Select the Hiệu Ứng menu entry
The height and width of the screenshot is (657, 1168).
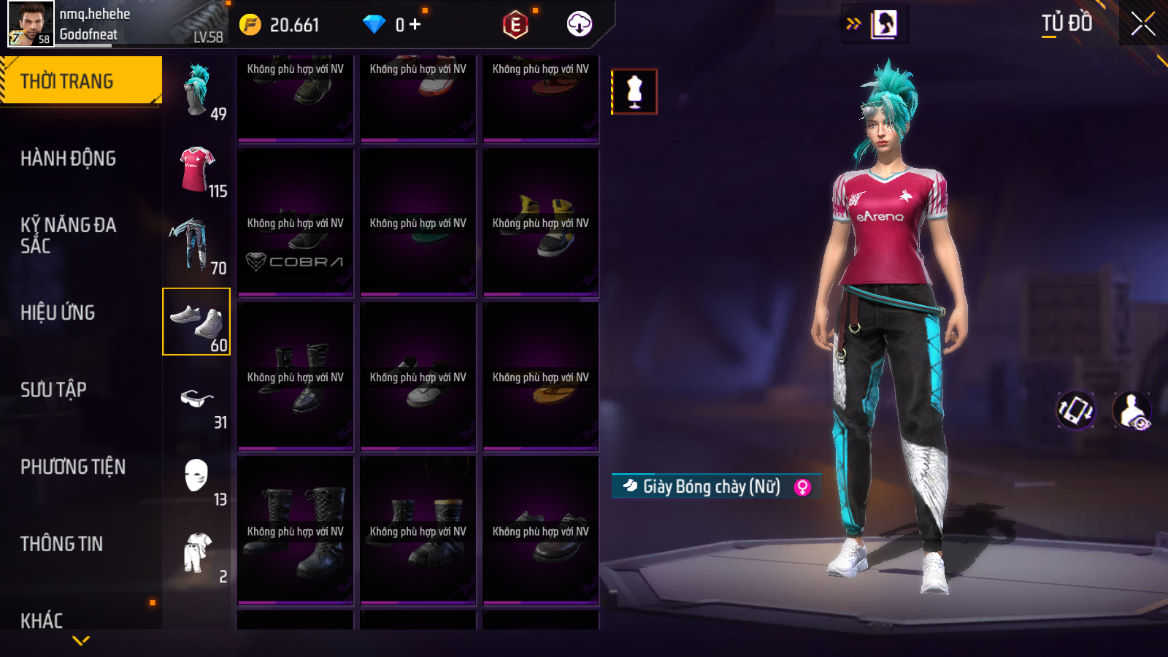point(58,312)
